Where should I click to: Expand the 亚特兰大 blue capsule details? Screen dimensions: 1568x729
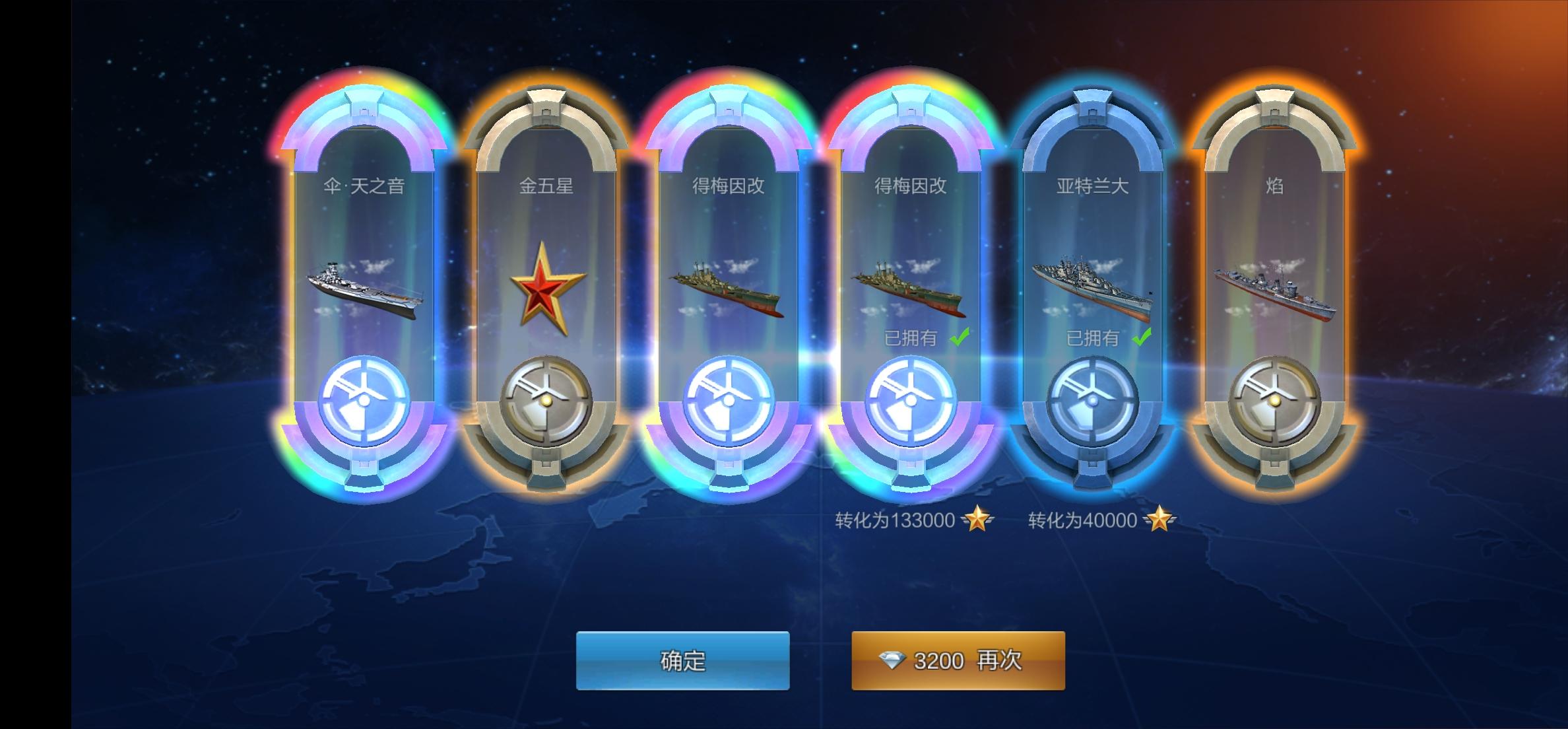pyautogui.click(x=1092, y=277)
